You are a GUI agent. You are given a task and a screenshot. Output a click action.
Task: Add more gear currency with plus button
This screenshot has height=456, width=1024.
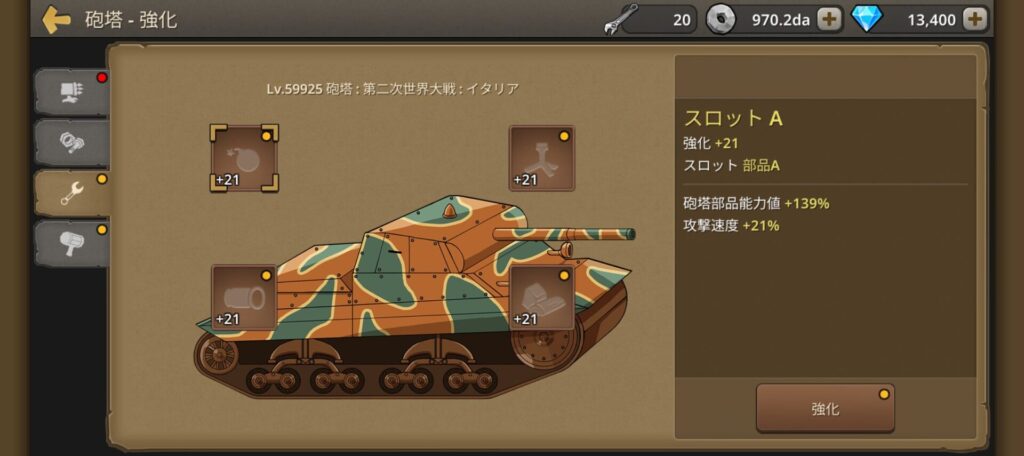pyautogui.click(x=829, y=18)
